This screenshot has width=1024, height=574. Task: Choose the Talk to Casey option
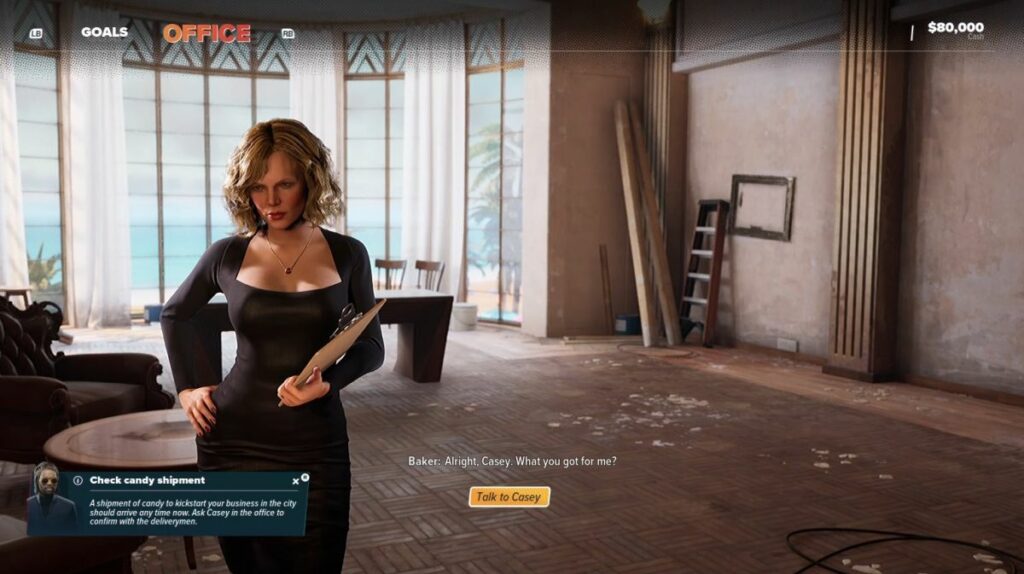click(509, 497)
